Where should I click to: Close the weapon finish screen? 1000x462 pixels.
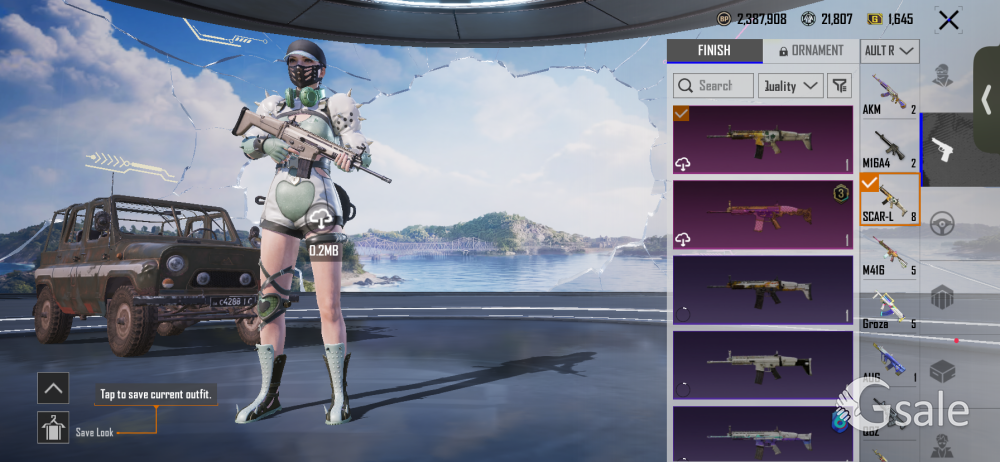coord(947,19)
